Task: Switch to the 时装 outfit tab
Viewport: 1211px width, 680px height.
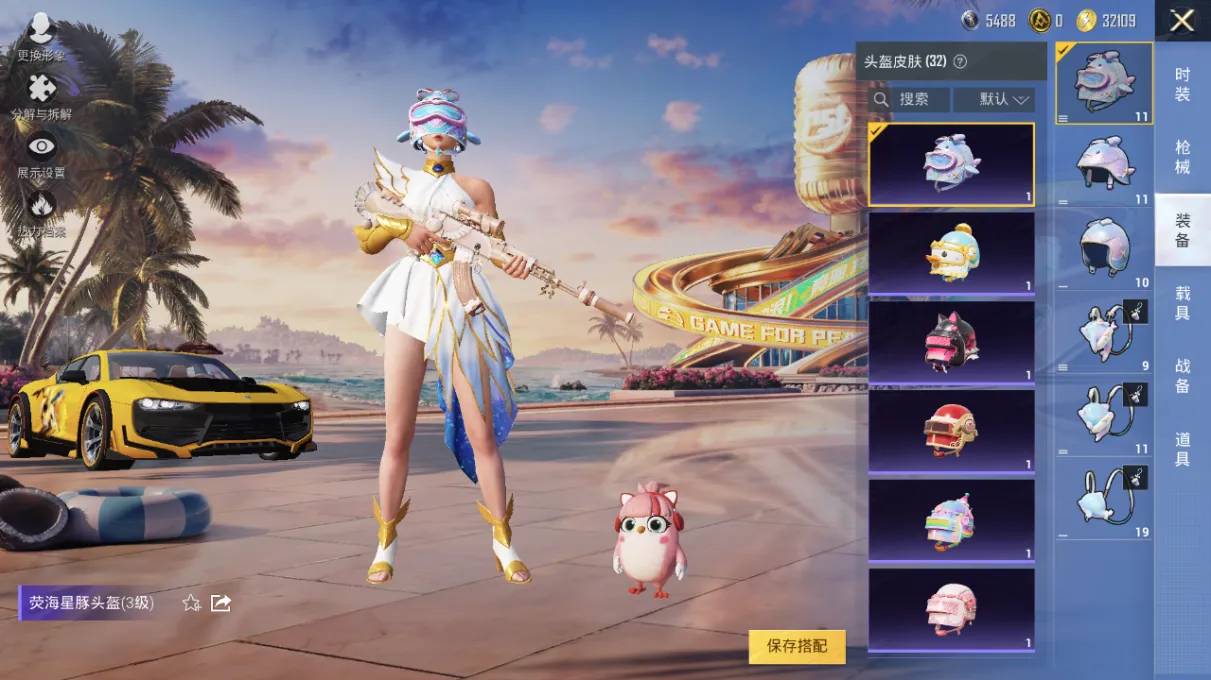Action: tap(1182, 84)
